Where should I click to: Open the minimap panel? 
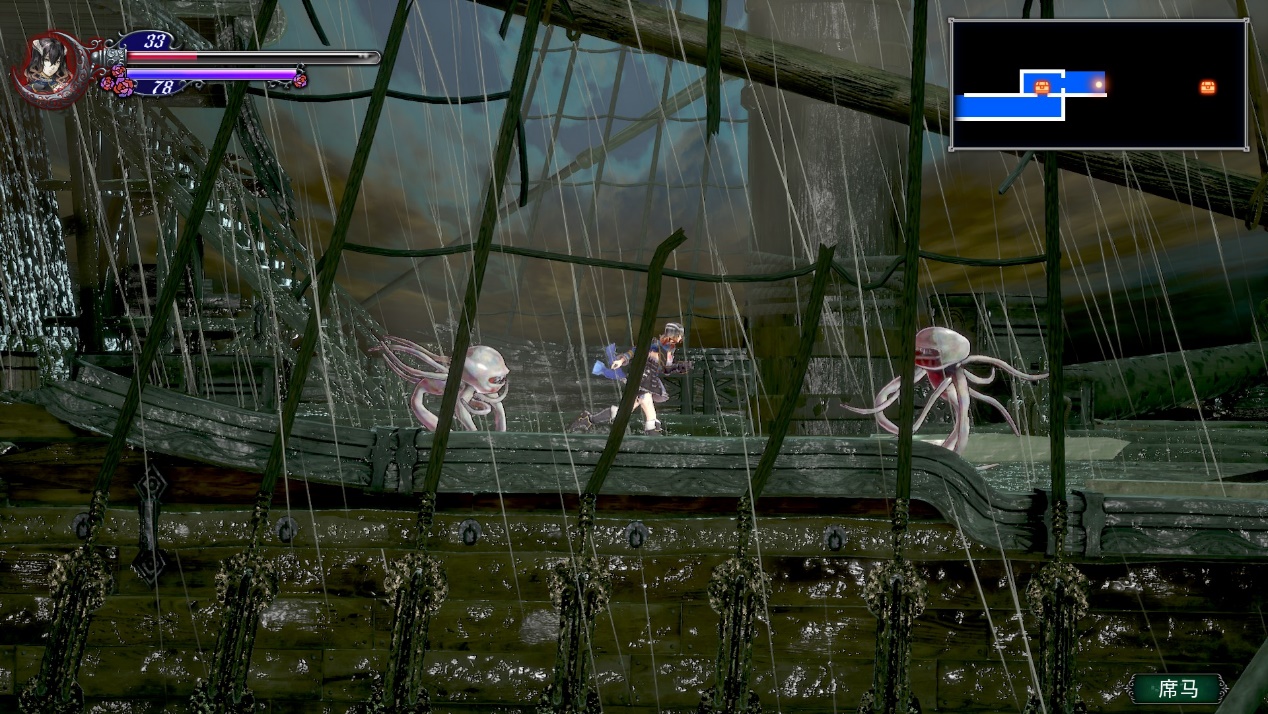pyautogui.click(x=1098, y=84)
